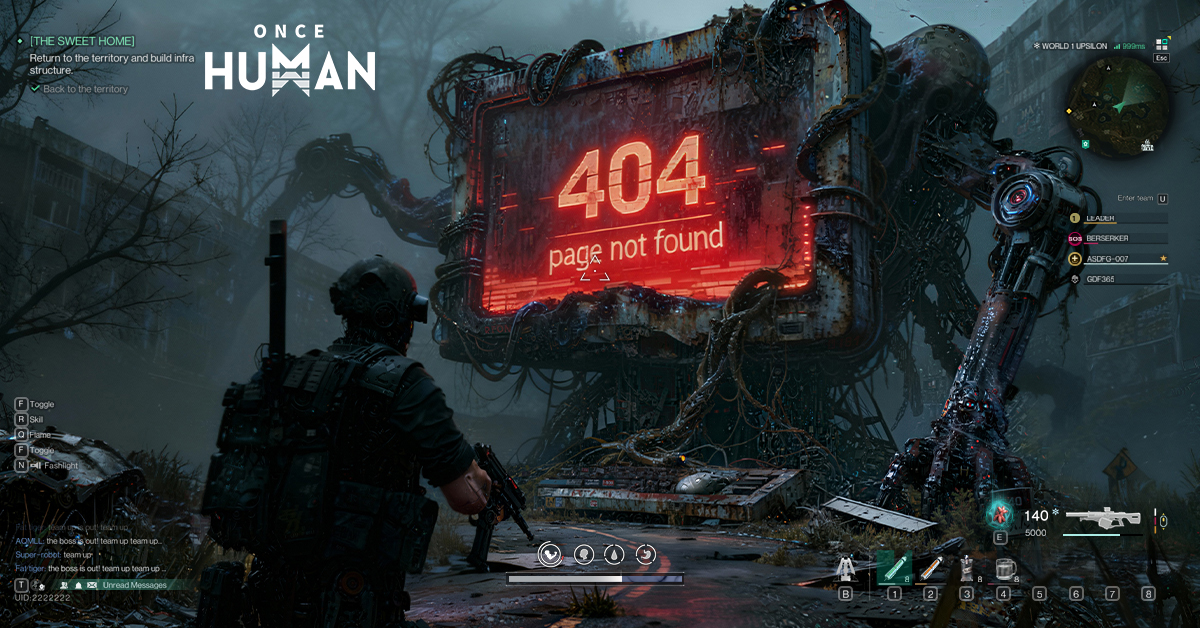Viewport: 1200px width, 628px height.
Task: Open the friends list icon in chat bar
Action: tap(63, 584)
